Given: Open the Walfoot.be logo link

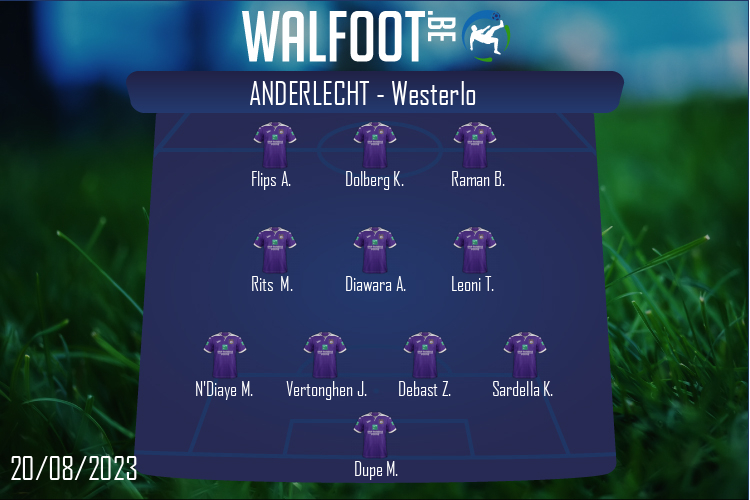Looking at the screenshot, I should pyautogui.click(x=375, y=36).
